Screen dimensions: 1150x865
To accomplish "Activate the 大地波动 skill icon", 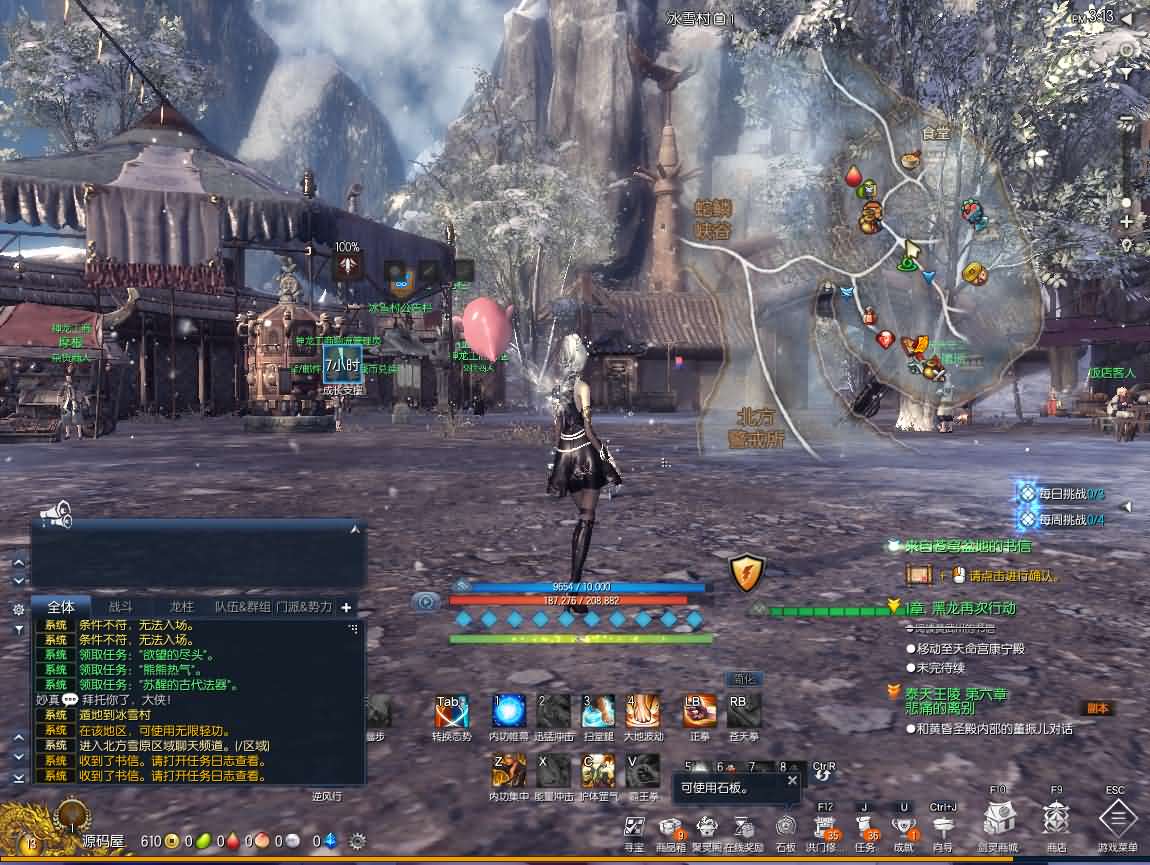I will point(643,711).
